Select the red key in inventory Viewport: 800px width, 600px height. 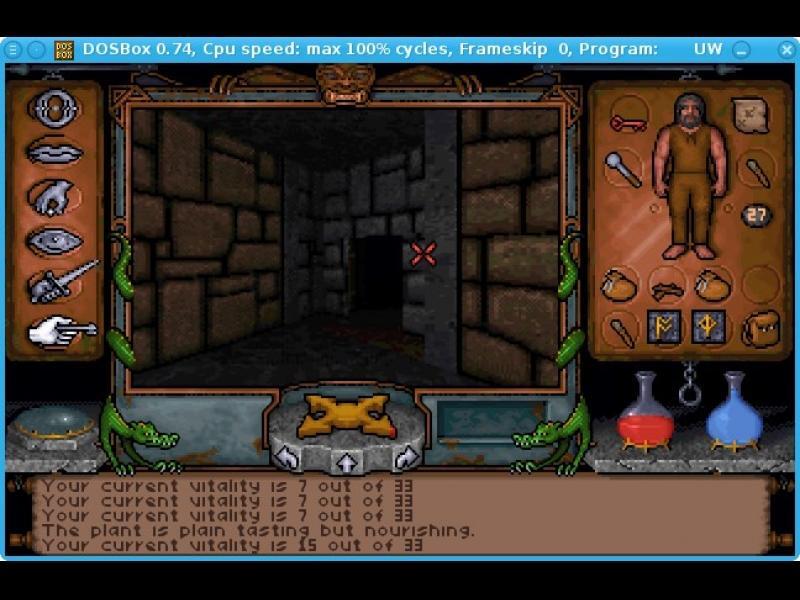[x=626, y=124]
